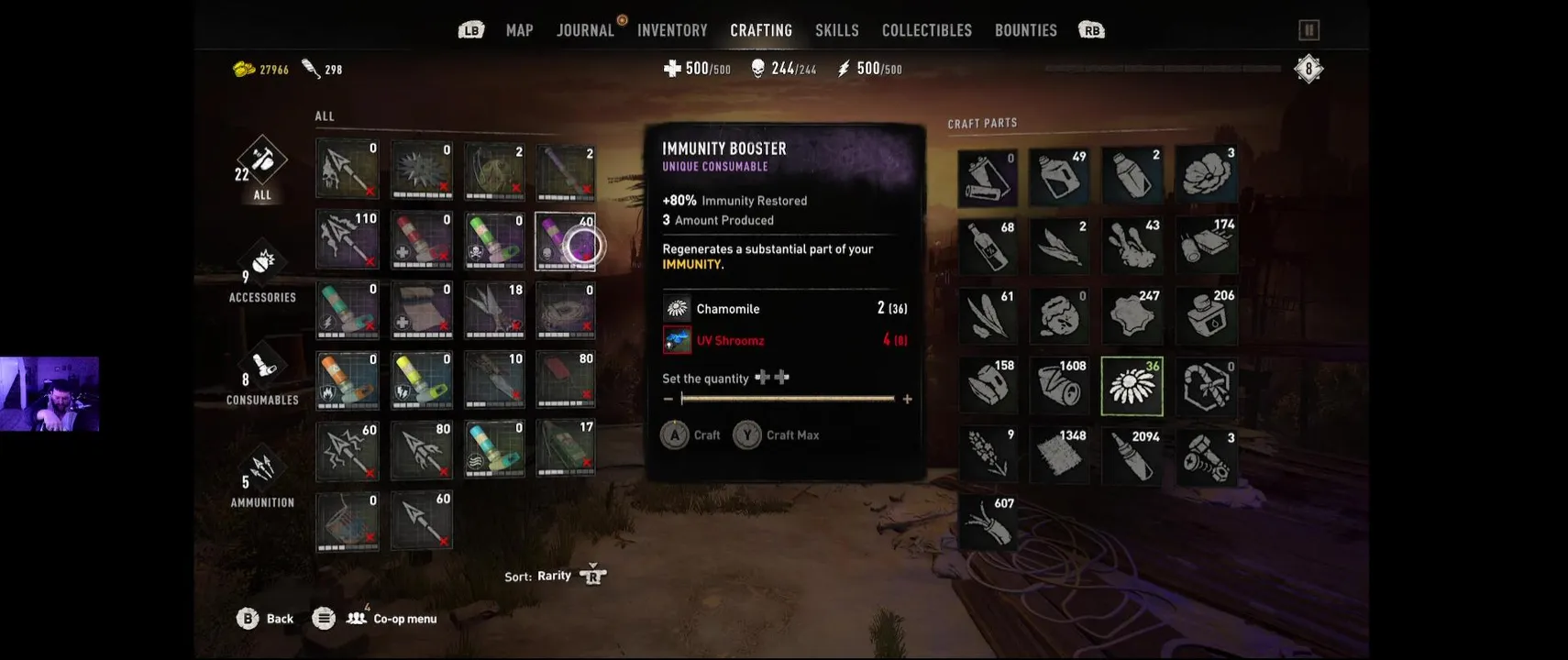The image size is (1568, 660).
Task: Change the Sort: Rarity option
Action: click(555, 576)
